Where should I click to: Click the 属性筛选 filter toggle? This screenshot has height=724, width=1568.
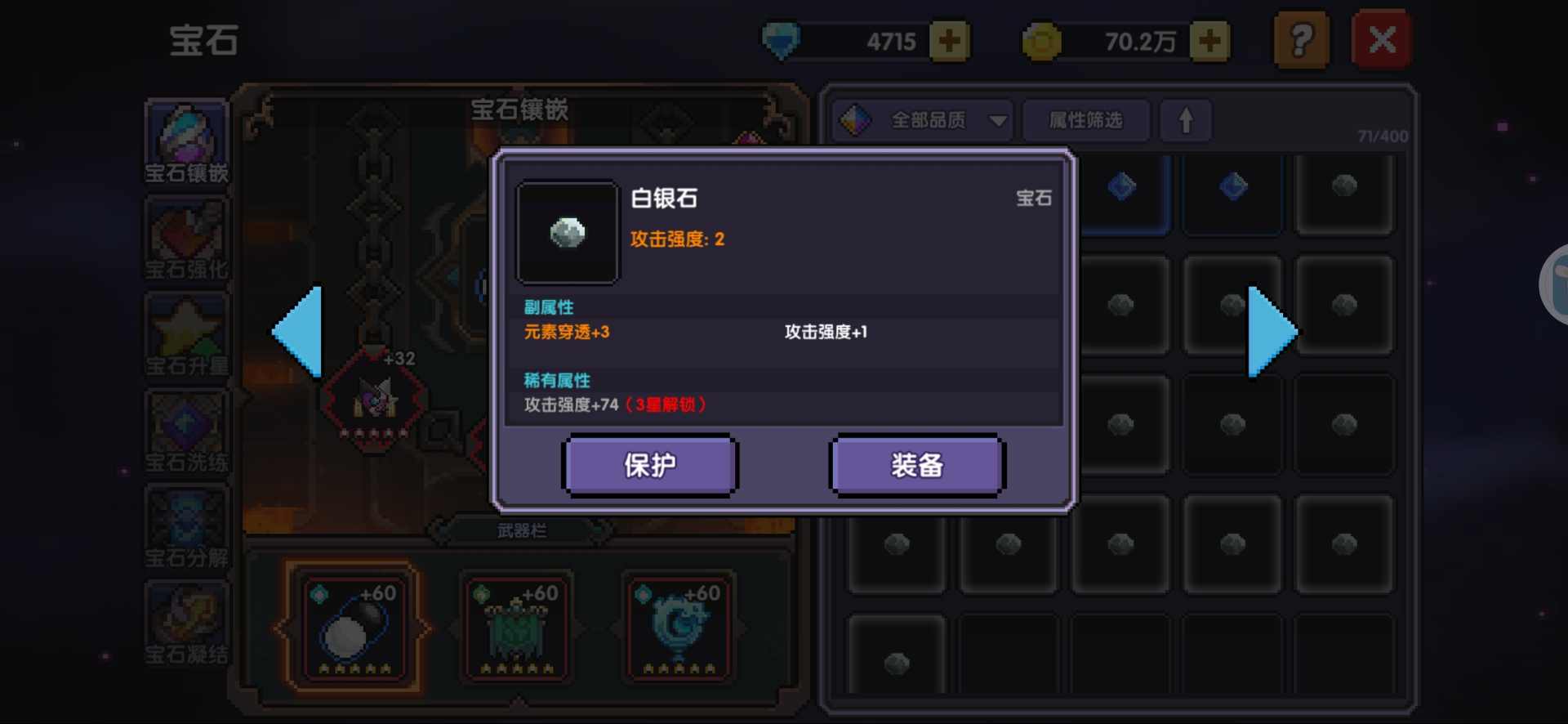[1085, 120]
